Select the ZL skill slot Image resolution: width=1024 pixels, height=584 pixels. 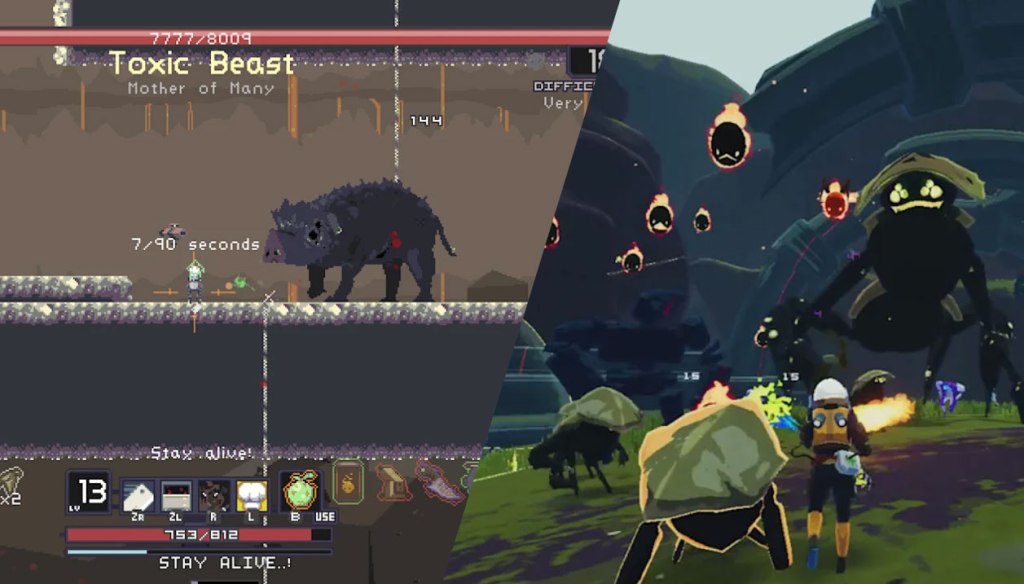point(176,495)
